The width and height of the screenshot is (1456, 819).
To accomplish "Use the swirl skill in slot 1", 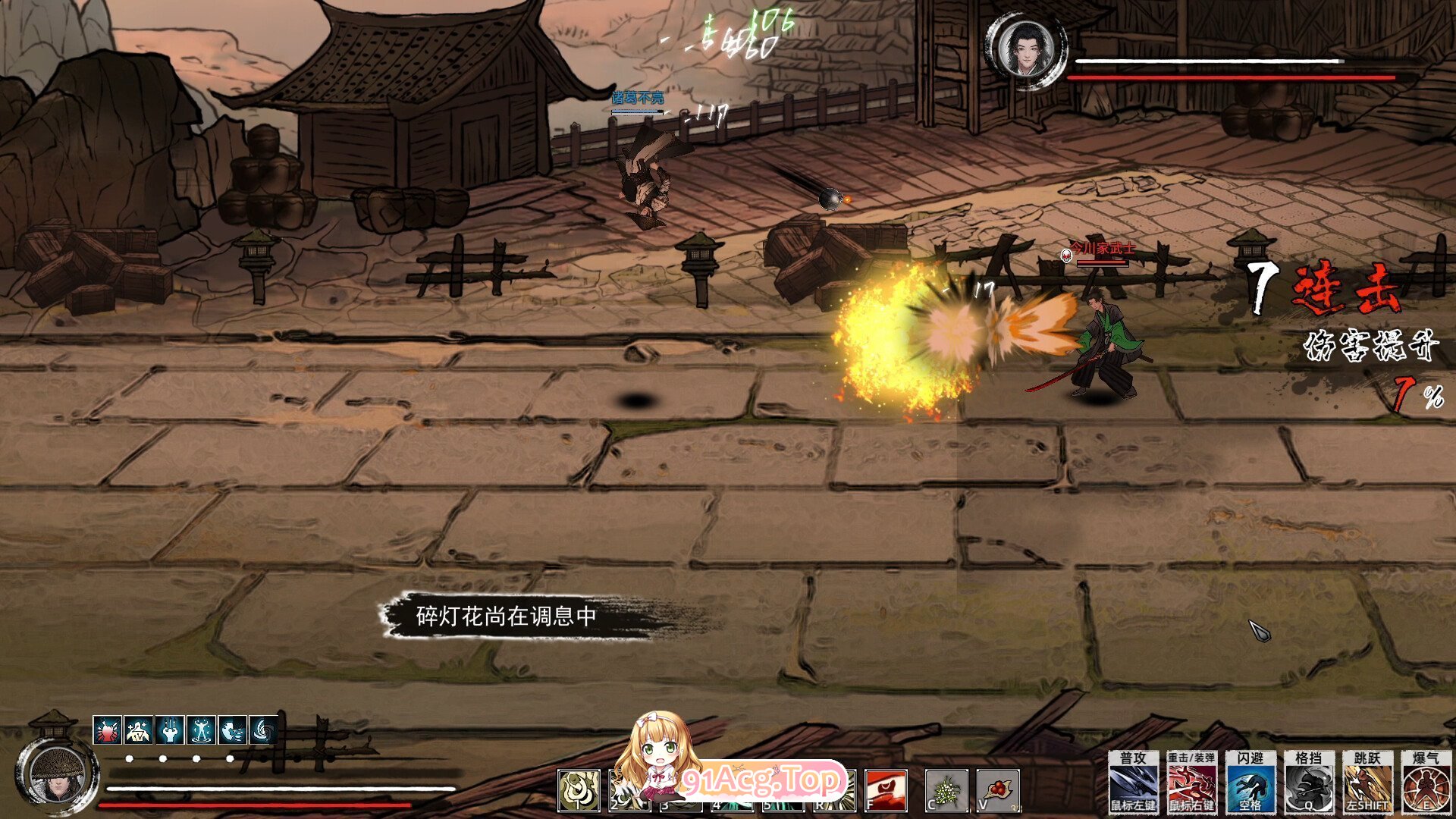I will coord(579,790).
